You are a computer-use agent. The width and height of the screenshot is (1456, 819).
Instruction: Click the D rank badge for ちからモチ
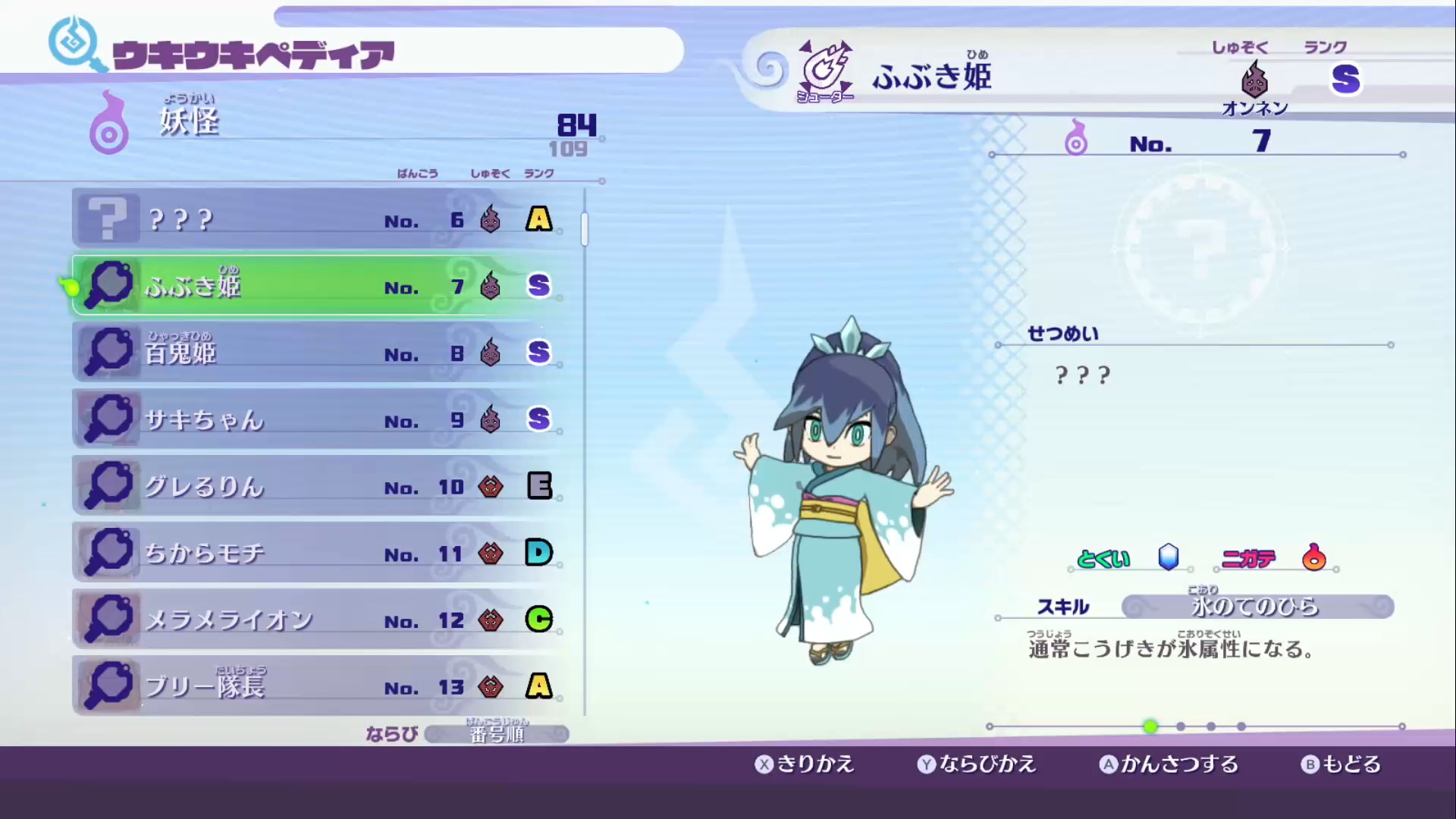click(x=538, y=553)
